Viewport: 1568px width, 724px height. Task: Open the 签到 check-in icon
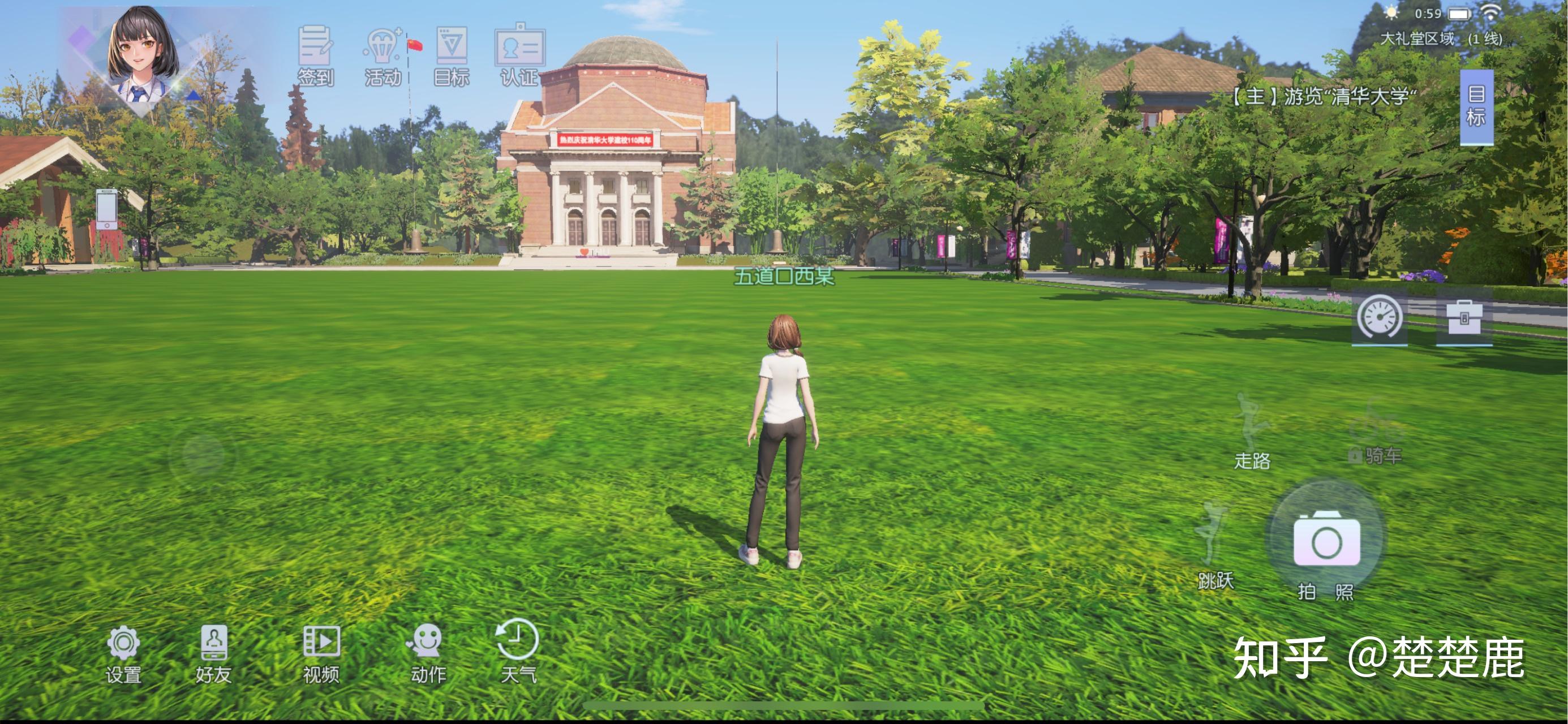(315, 54)
